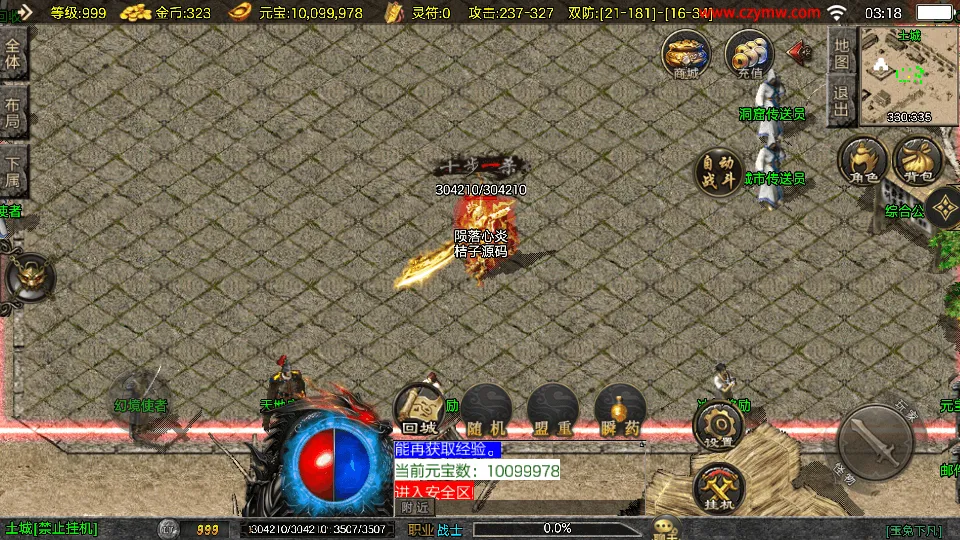960x540 pixels.
Task: Open the 商城 shop
Action: pyautogui.click(x=686, y=54)
